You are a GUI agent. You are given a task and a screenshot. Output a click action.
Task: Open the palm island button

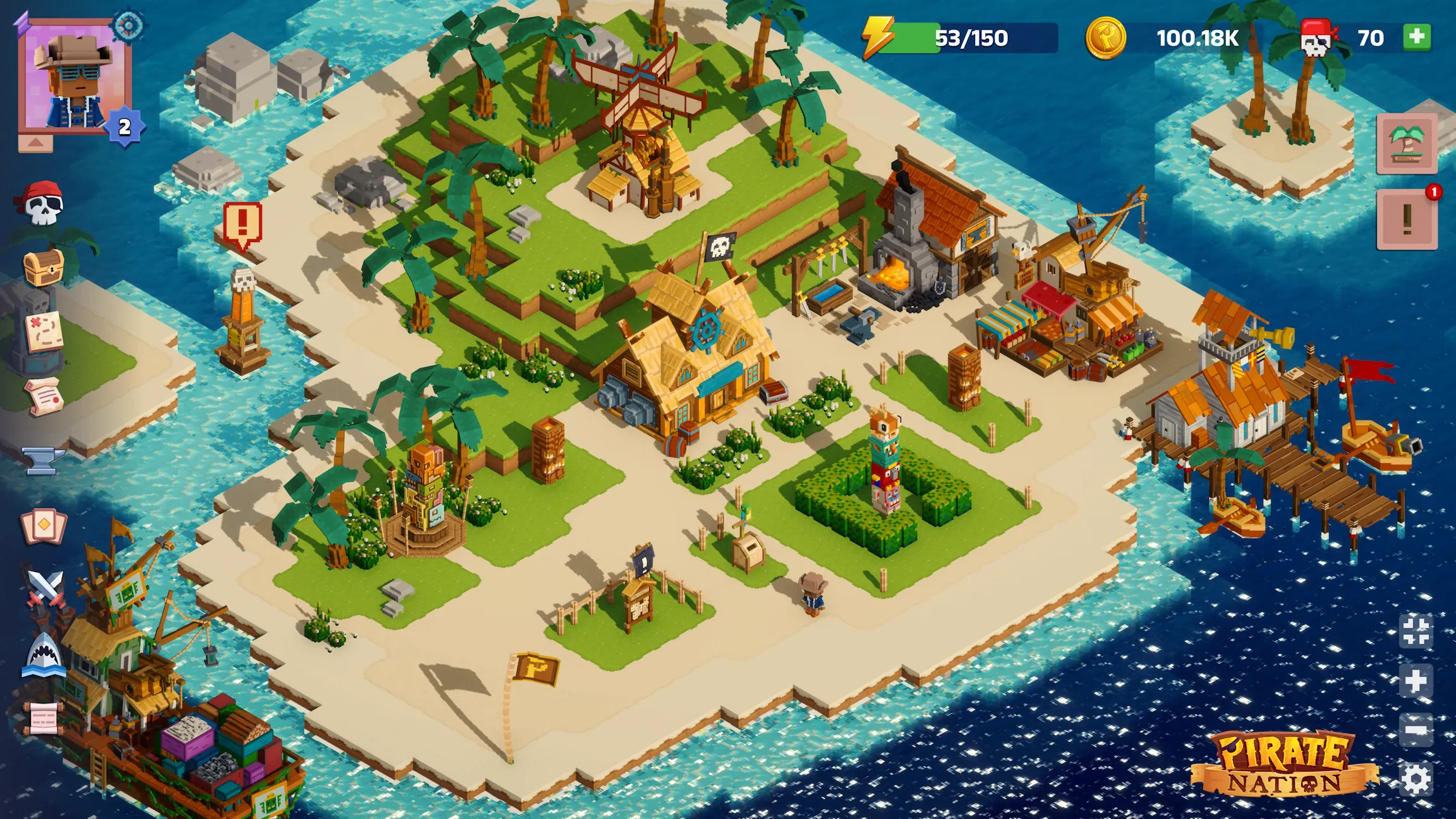(1407, 144)
